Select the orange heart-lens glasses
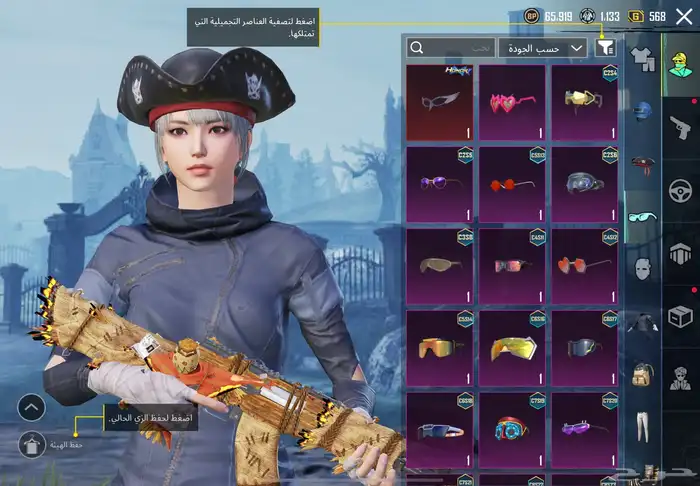 pos(584,267)
